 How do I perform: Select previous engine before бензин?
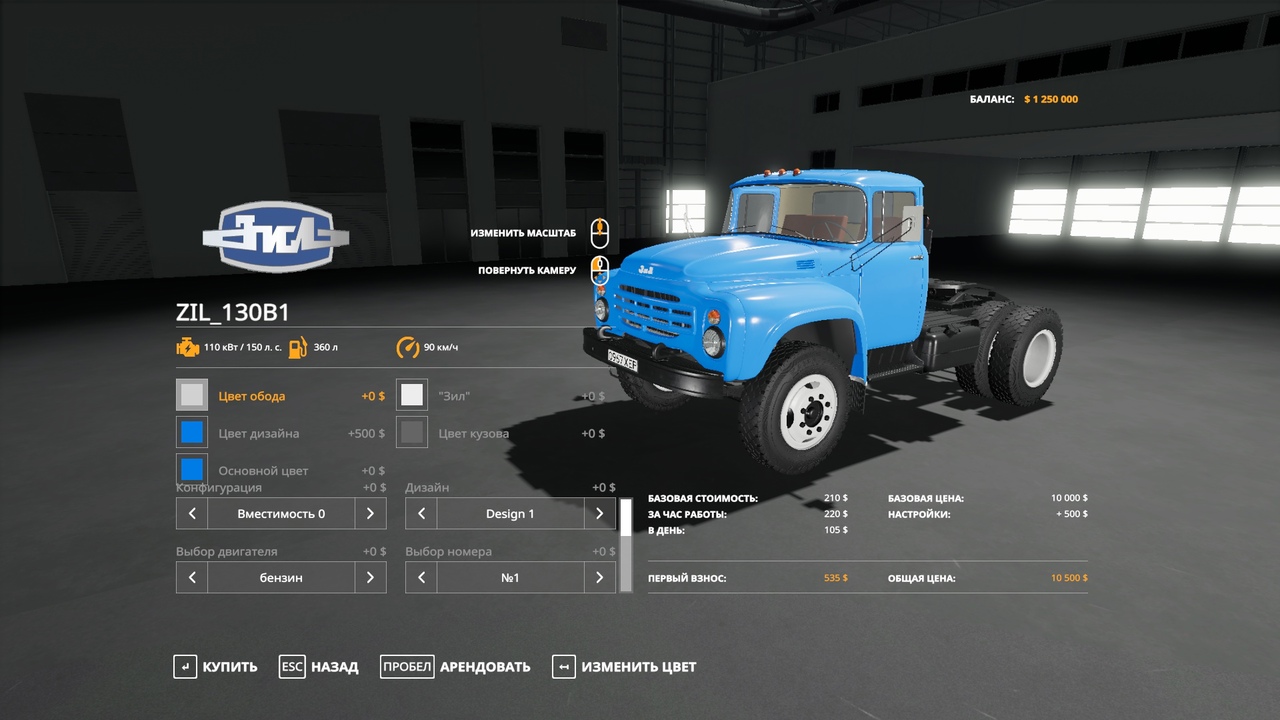click(192, 578)
